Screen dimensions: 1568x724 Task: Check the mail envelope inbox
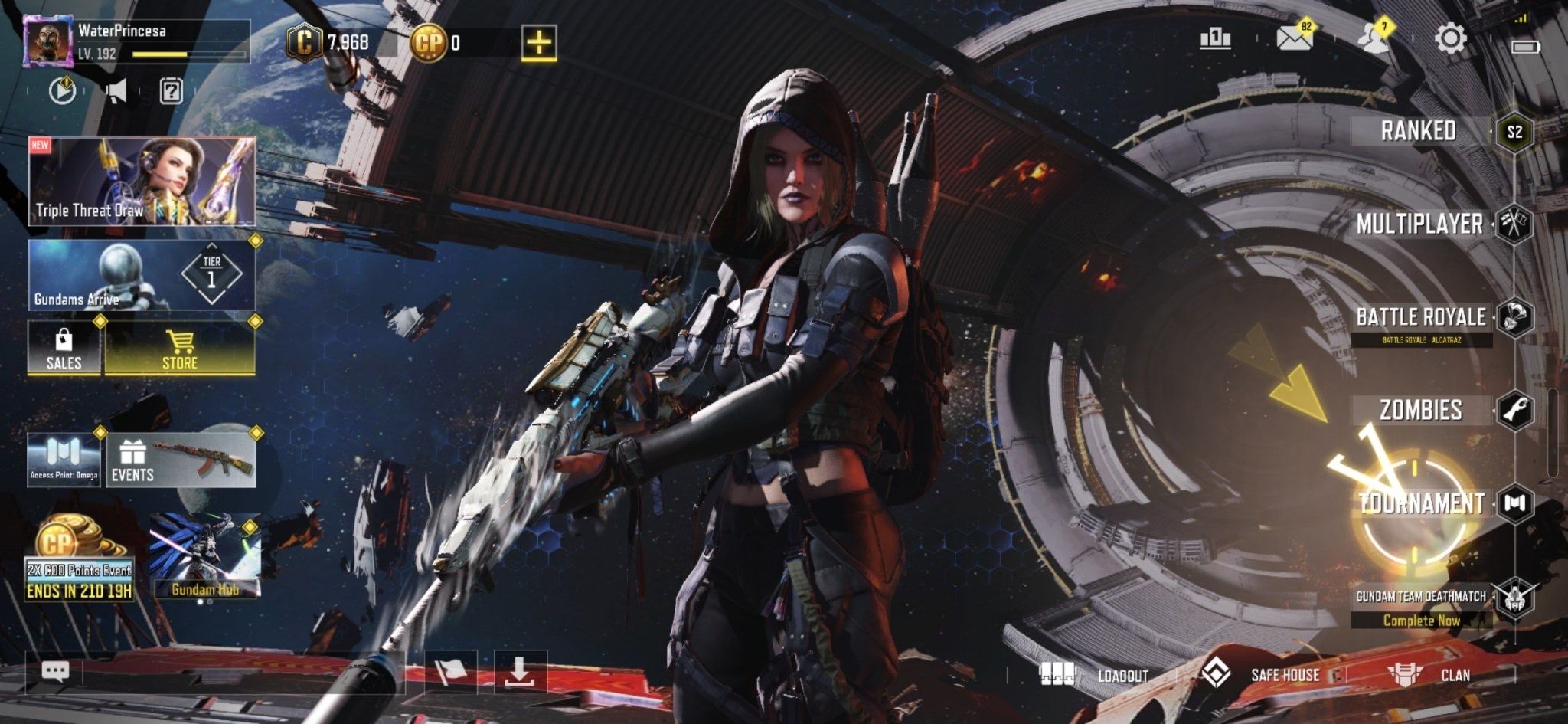click(1293, 38)
